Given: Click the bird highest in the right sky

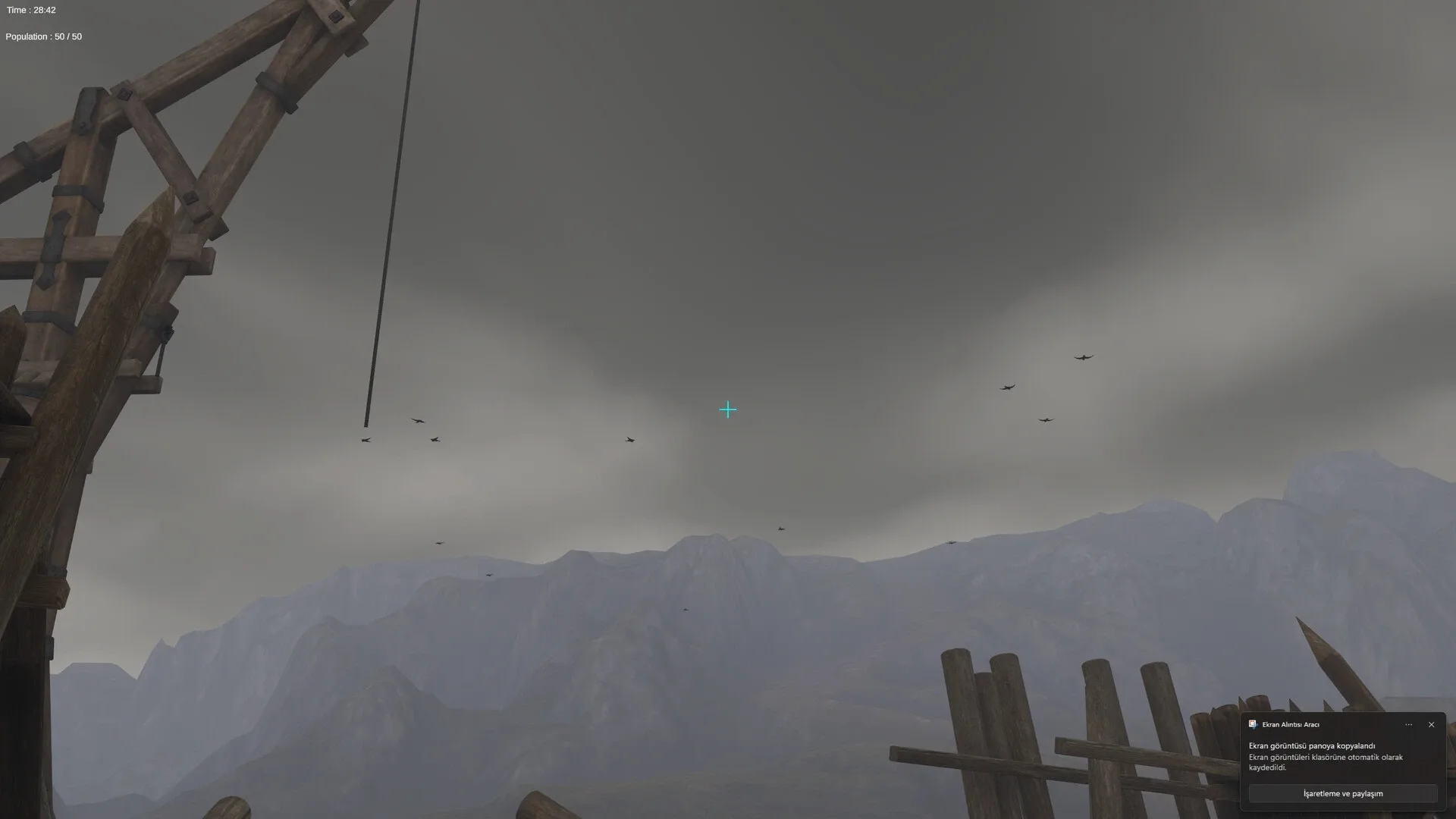Looking at the screenshot, I should click(x=1084, y=356).
